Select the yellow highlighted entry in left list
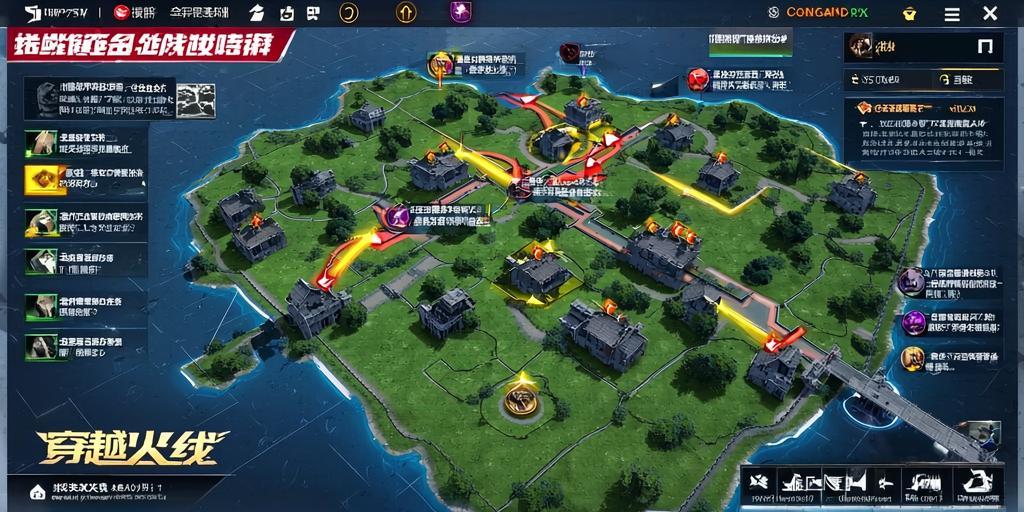This screenshot has width=1024, height=512. pyautogui.click(x=84, y=179)
